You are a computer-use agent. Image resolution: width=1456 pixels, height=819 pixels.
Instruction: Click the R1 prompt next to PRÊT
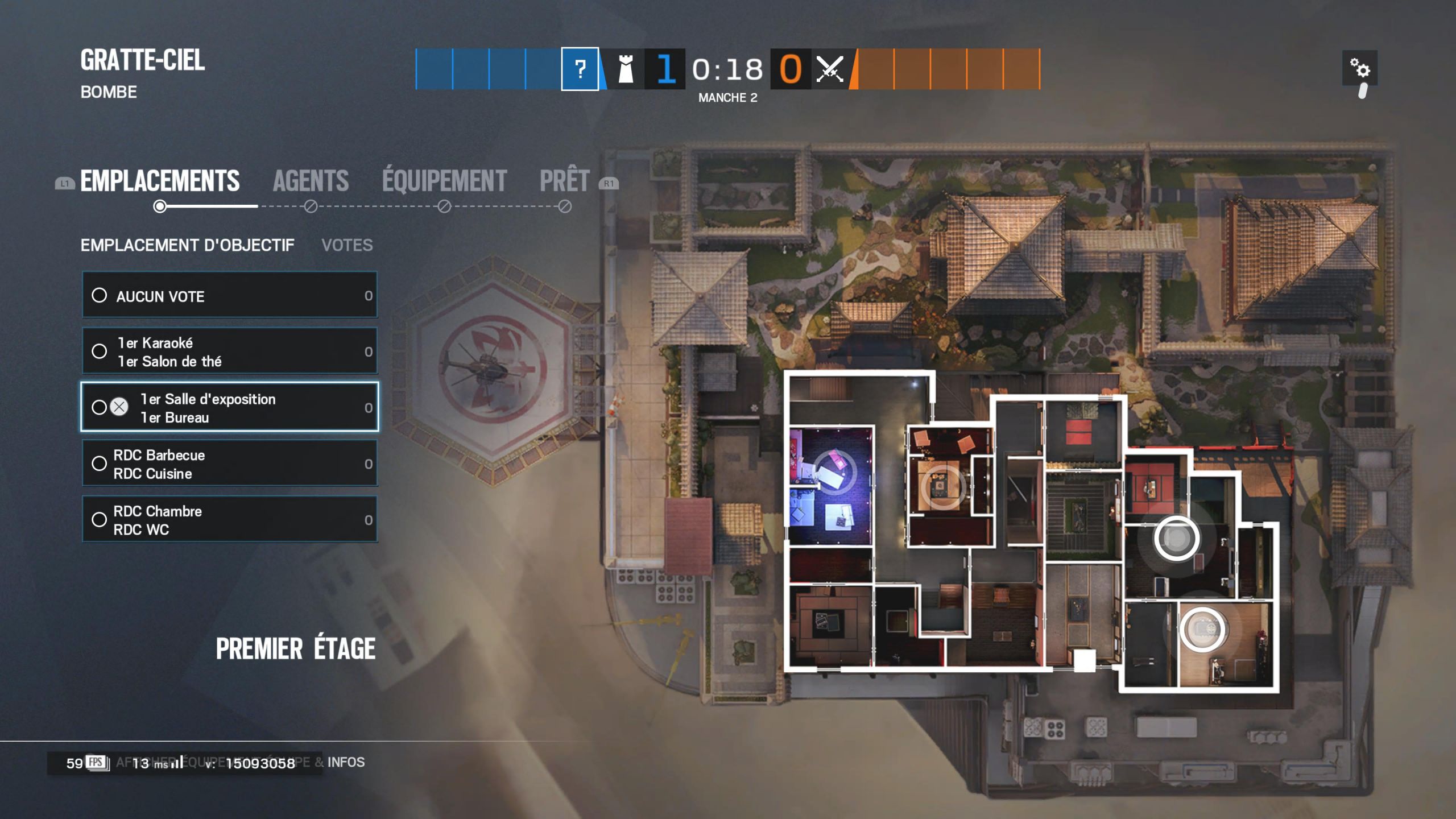(609, 183)
